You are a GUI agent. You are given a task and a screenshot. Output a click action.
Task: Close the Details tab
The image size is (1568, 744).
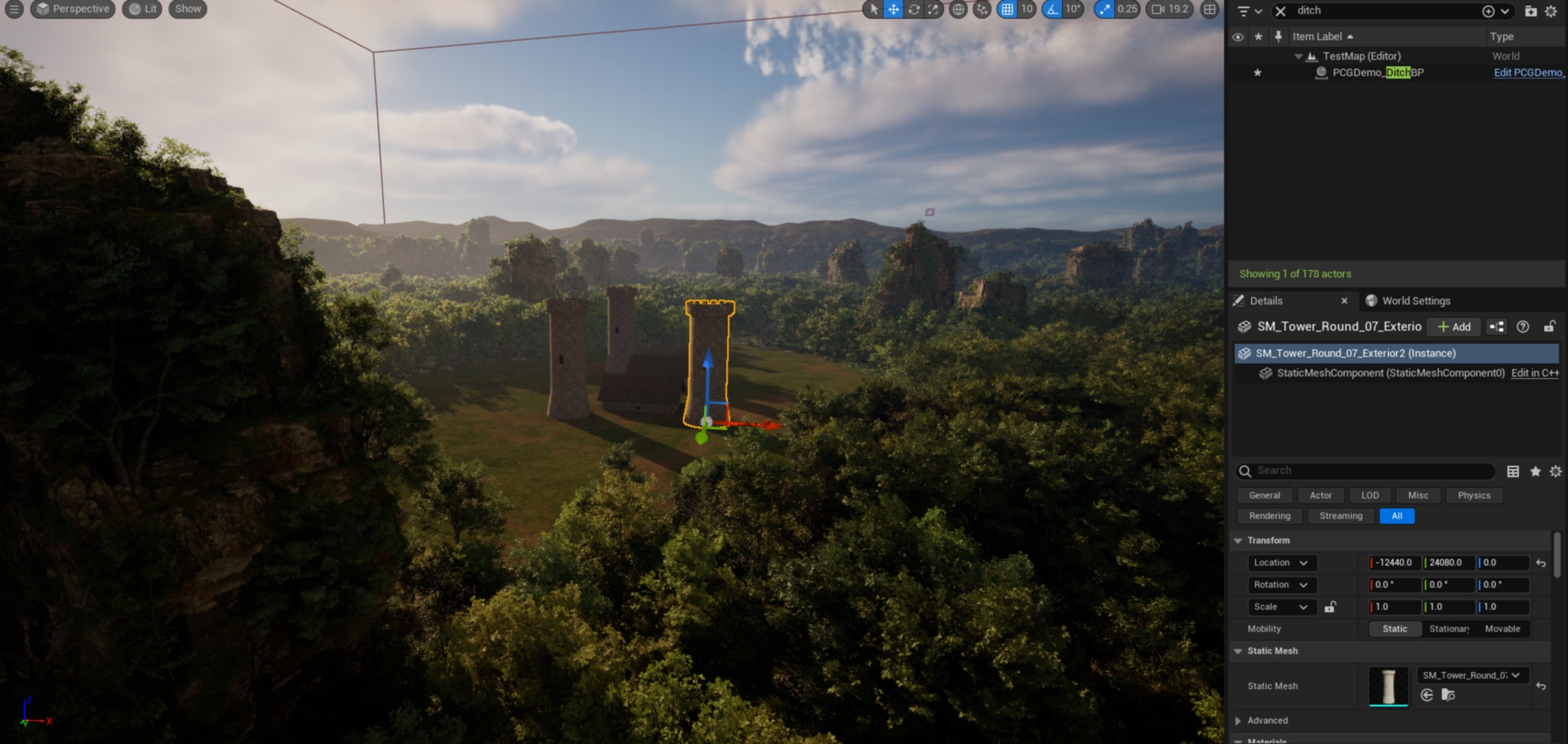[x=1344, y=301]
